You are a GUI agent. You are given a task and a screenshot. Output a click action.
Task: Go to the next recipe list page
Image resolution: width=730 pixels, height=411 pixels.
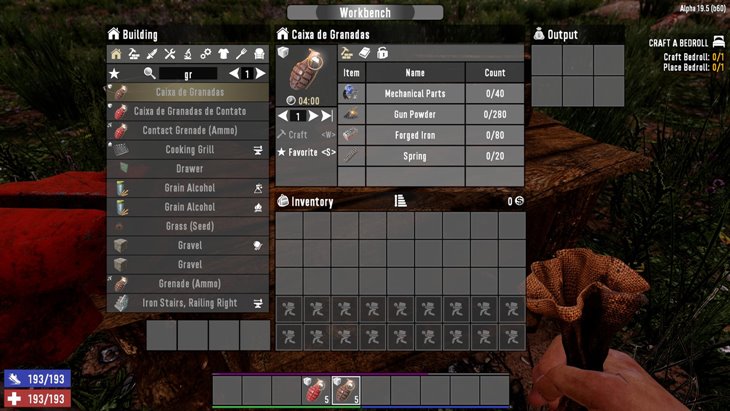261,74
